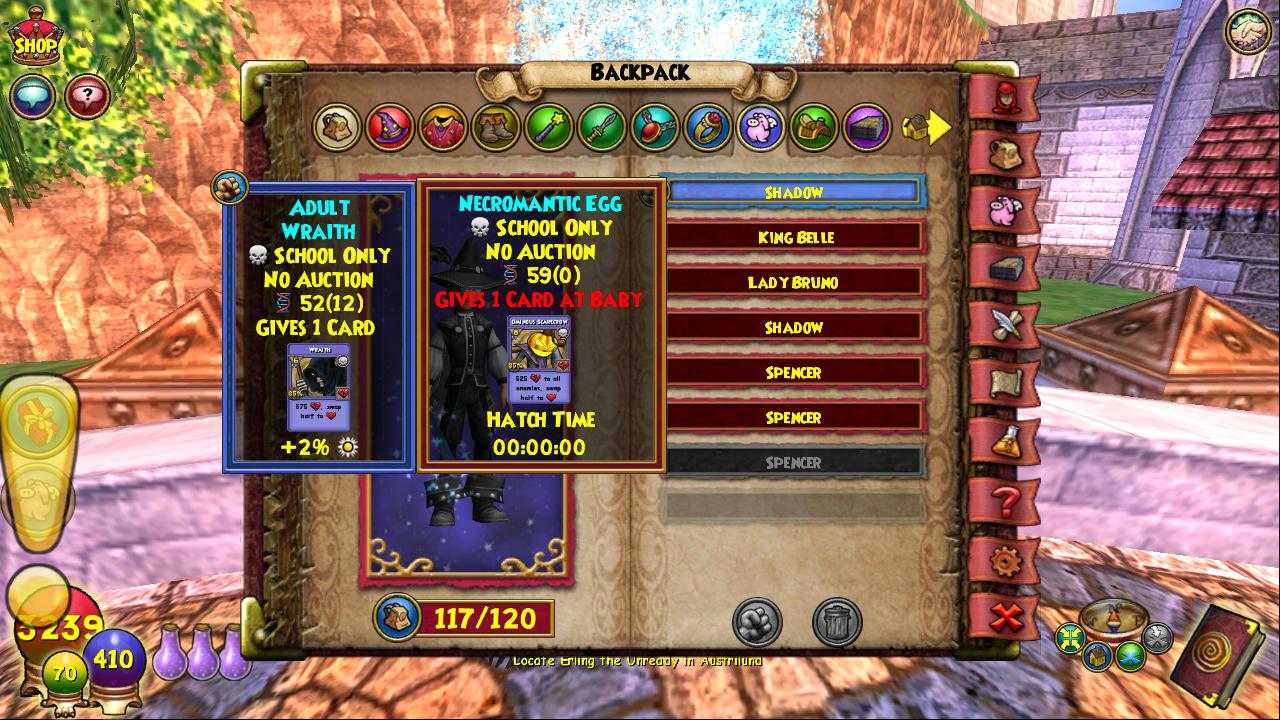Open the chat speech bubble
Viewport: 1280px width, 720px height.
[32, 97]
